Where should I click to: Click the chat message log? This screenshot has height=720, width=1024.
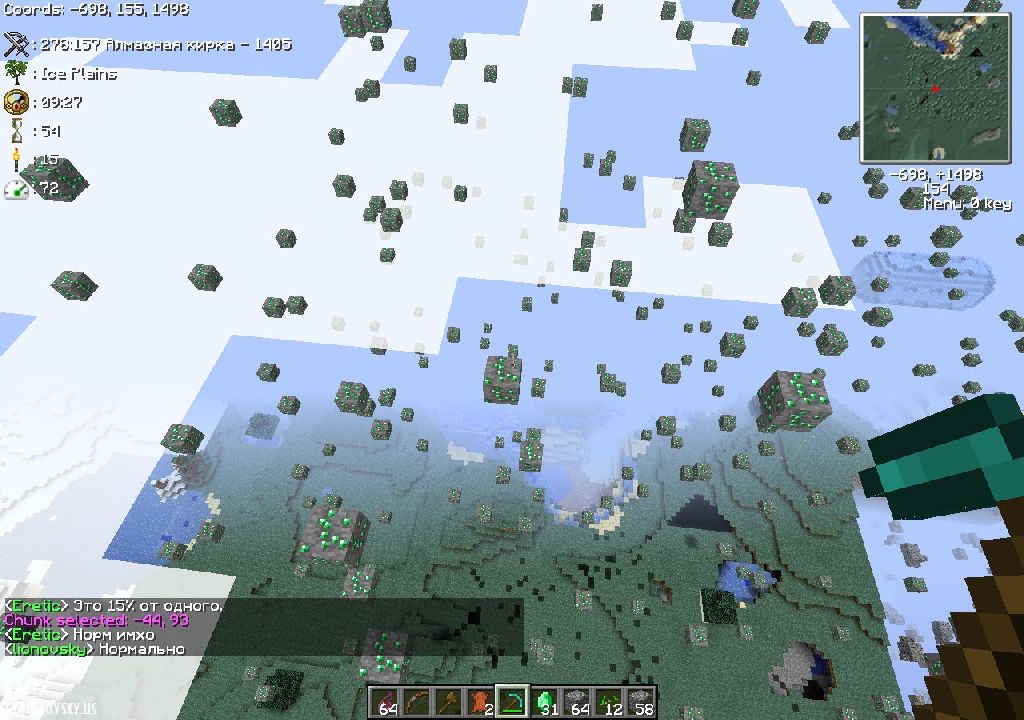click(262, 627)
